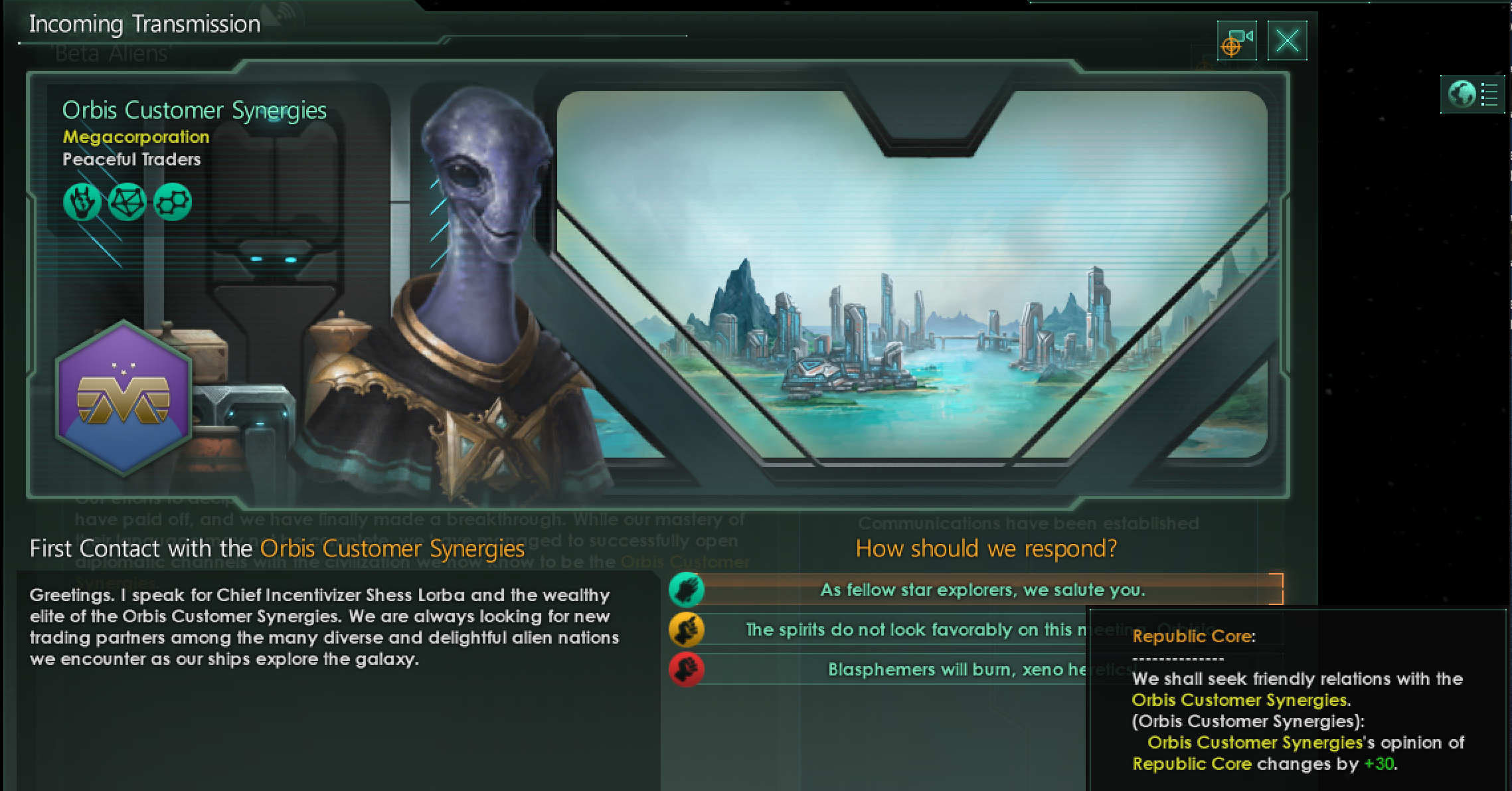Click the yellow spiritualist response icon

pos(687,630)
